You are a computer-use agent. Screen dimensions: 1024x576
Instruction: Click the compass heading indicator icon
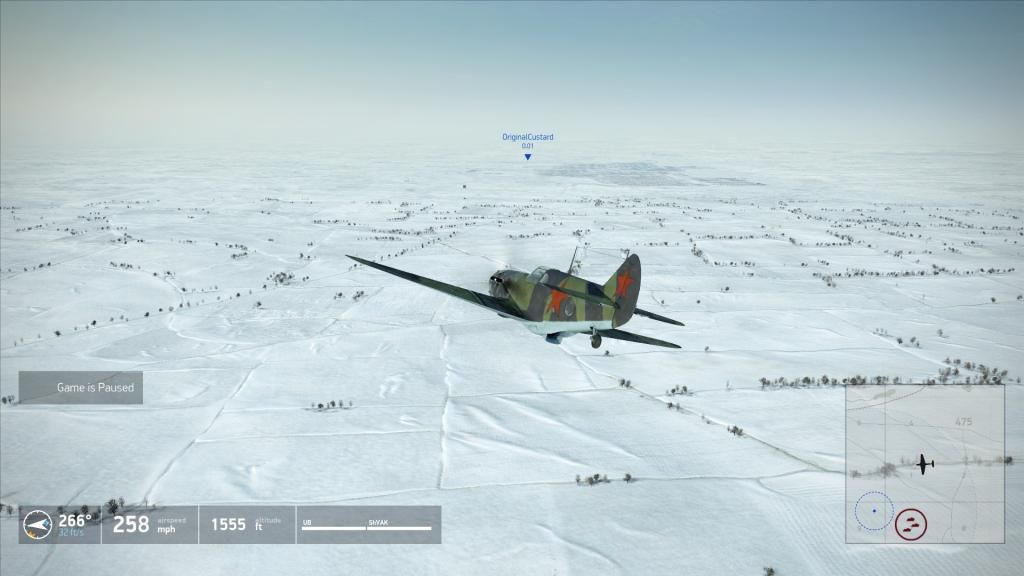[x=37, y=523]
